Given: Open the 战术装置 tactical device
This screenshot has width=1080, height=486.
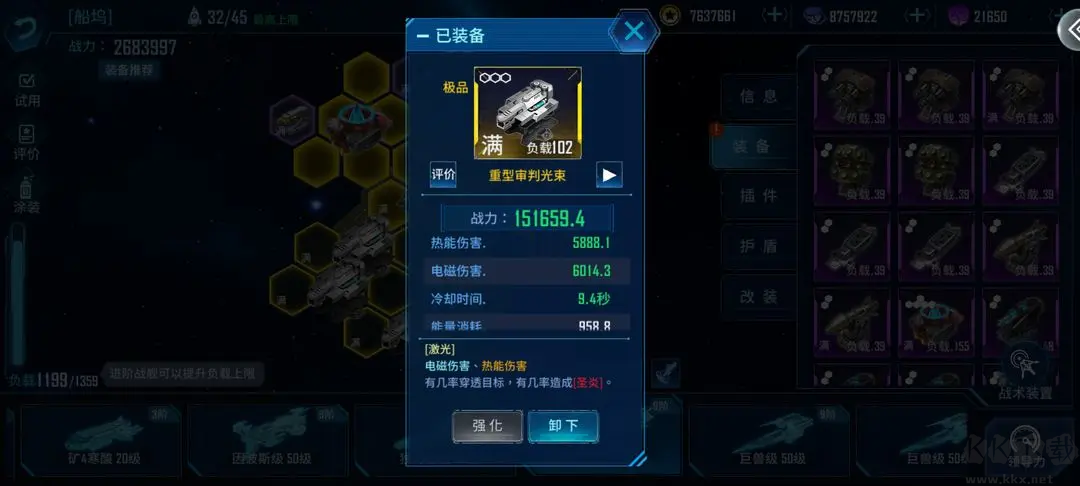Looking at the screenshot, I should pos(1024,372).
